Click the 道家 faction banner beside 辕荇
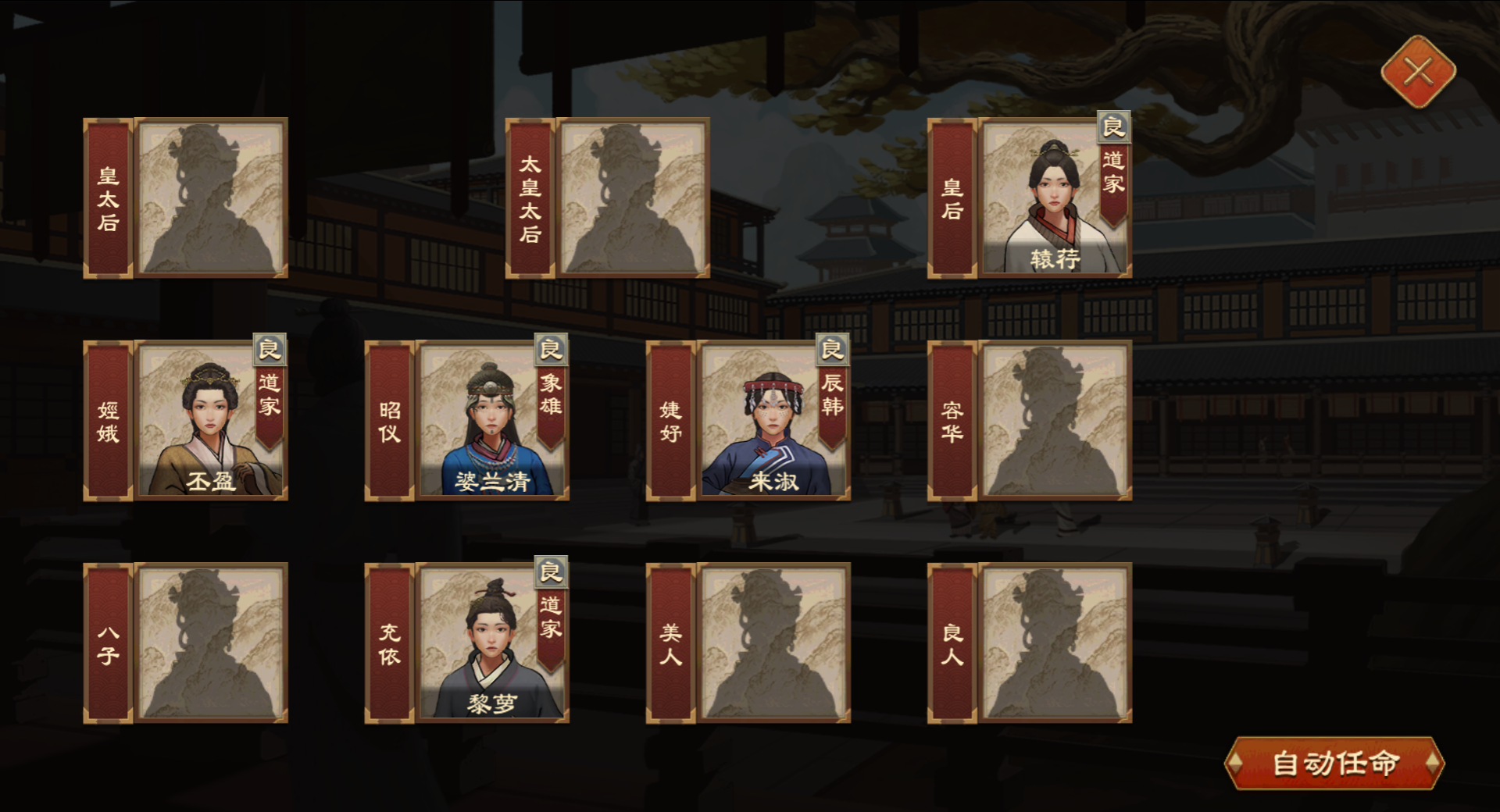 [1114, 180]
